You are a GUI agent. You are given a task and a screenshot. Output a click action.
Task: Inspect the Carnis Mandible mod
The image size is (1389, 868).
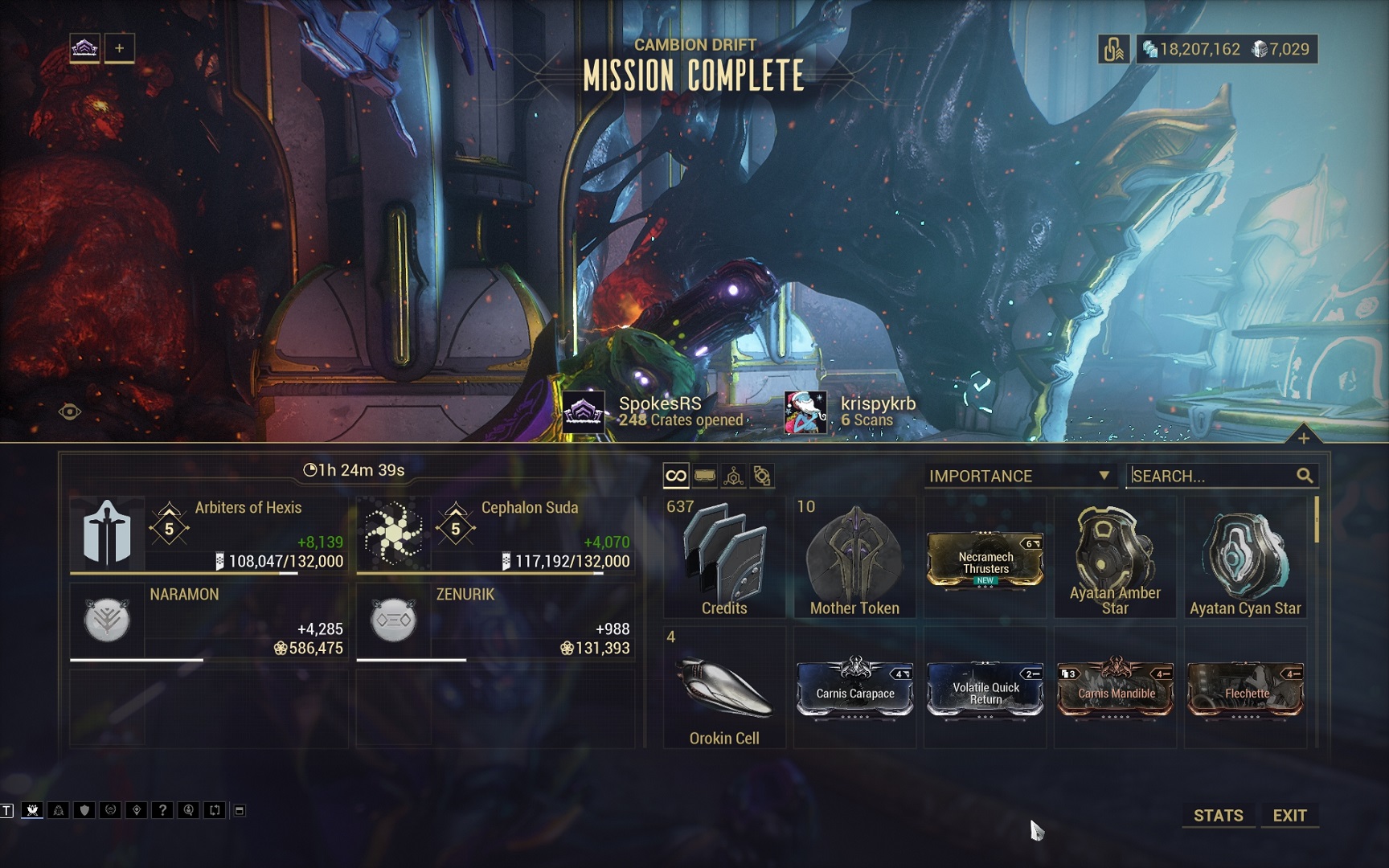[x=1116, y=689]
